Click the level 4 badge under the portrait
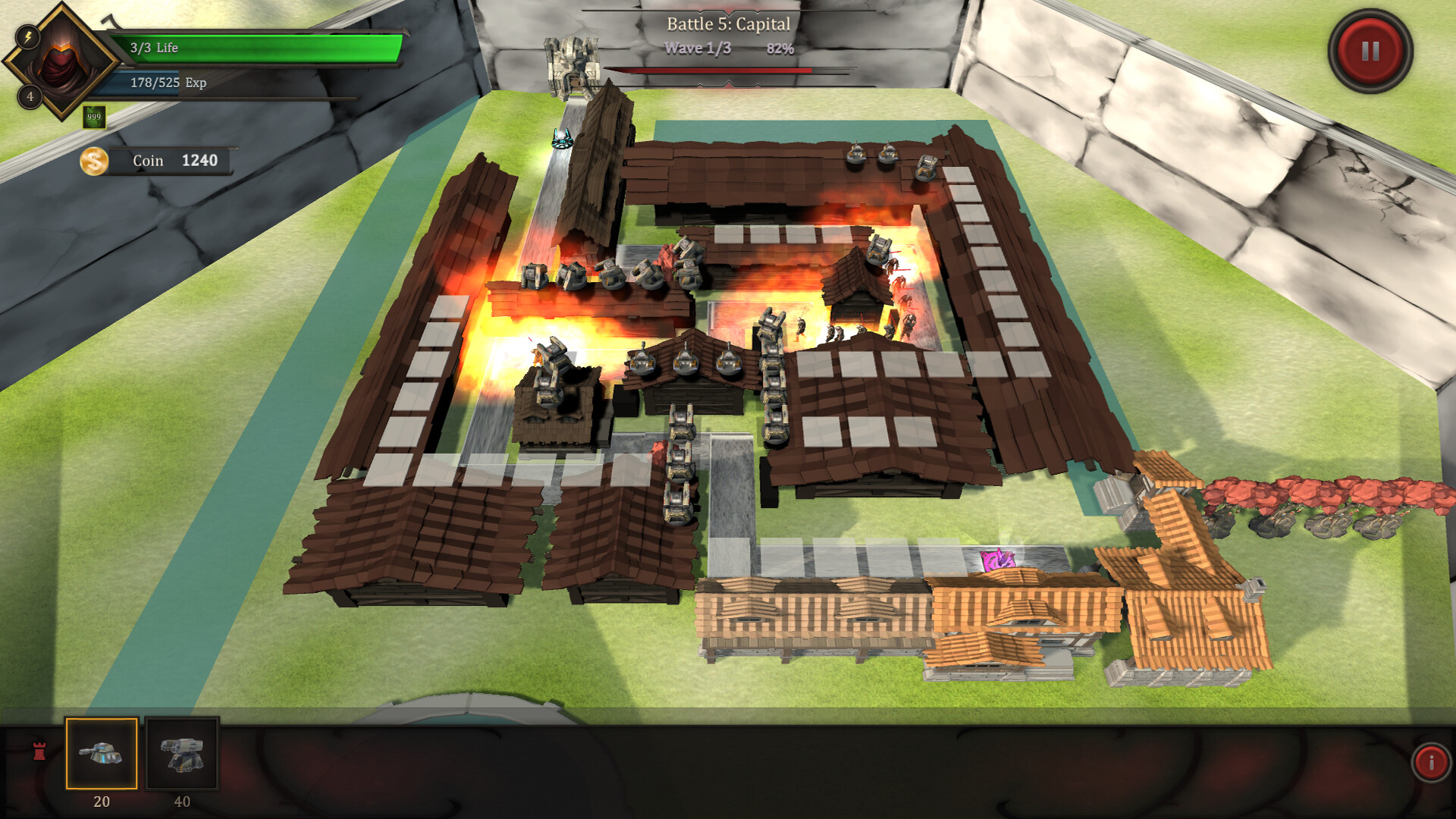 pyautogui.click(x=28, y=96)
